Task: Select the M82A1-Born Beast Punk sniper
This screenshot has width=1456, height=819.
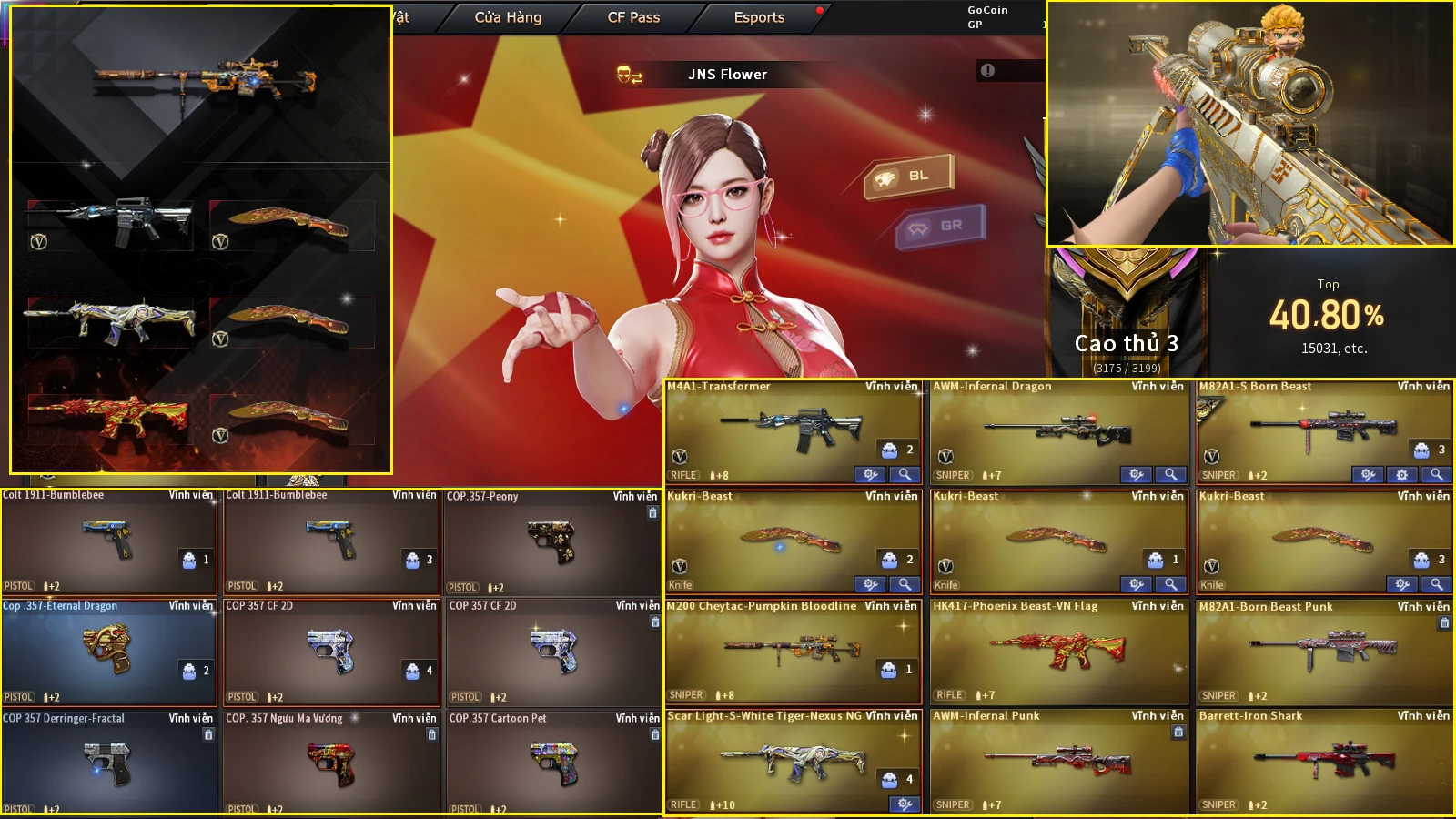Action: (x=1324, y=650)
